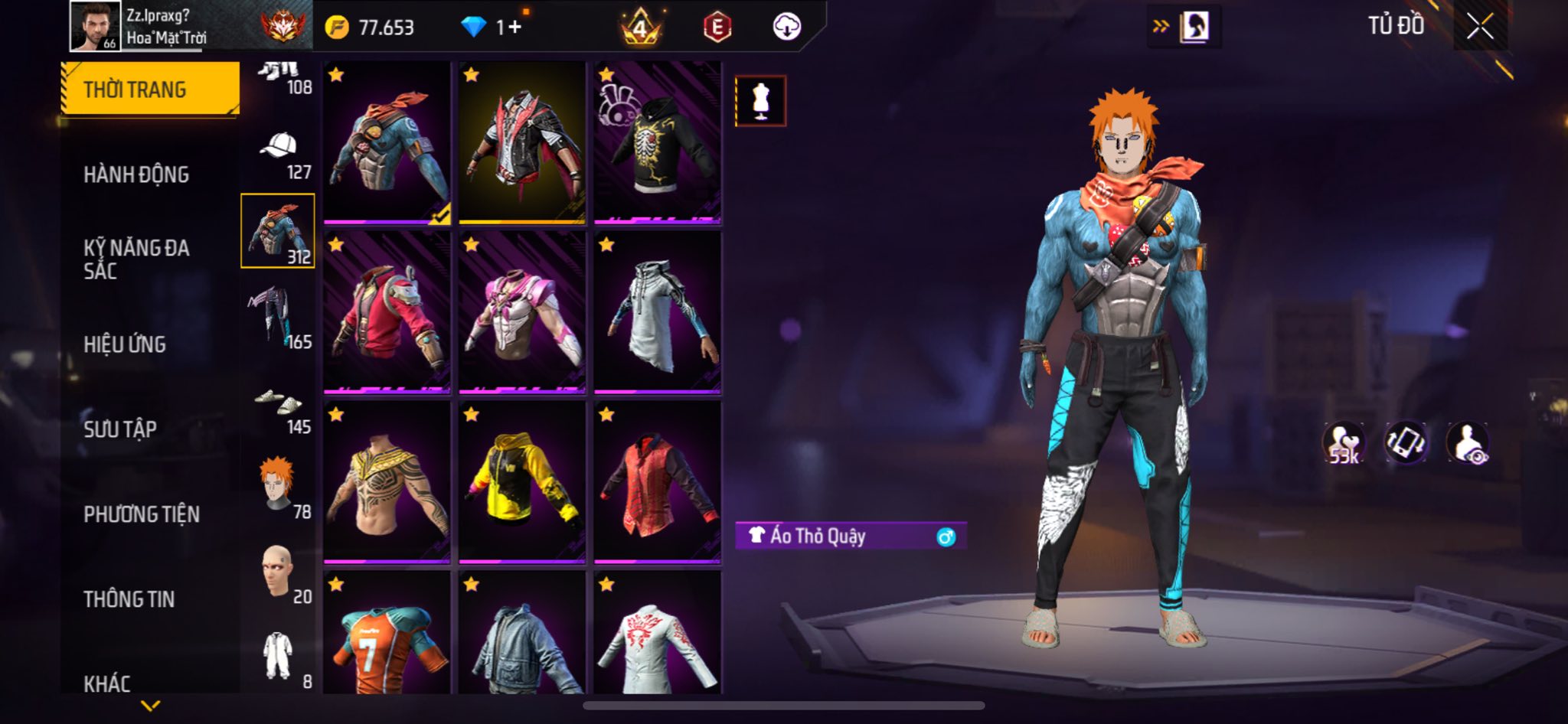The width and height of the screenshot is (1568, 724).
Task: Open the Hành Động menu section
Action: (136, 174)
